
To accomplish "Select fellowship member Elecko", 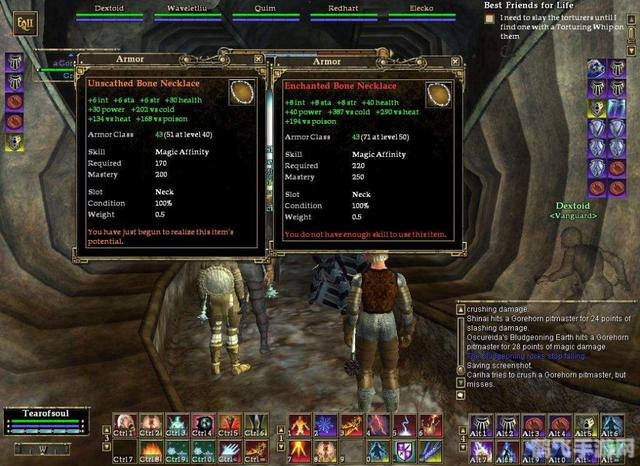I will coord(420,10).
